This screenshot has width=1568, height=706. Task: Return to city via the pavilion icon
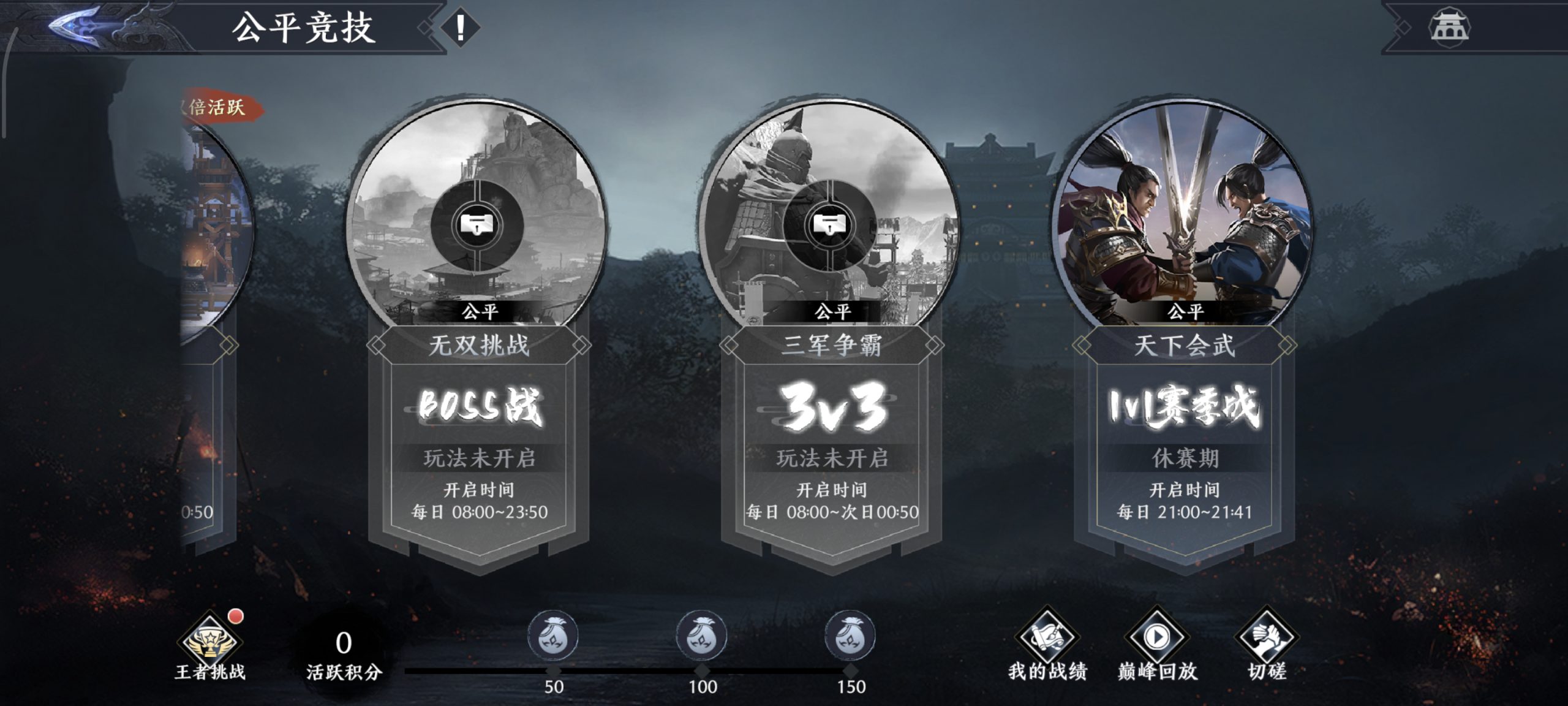(x=1449, y=28)
